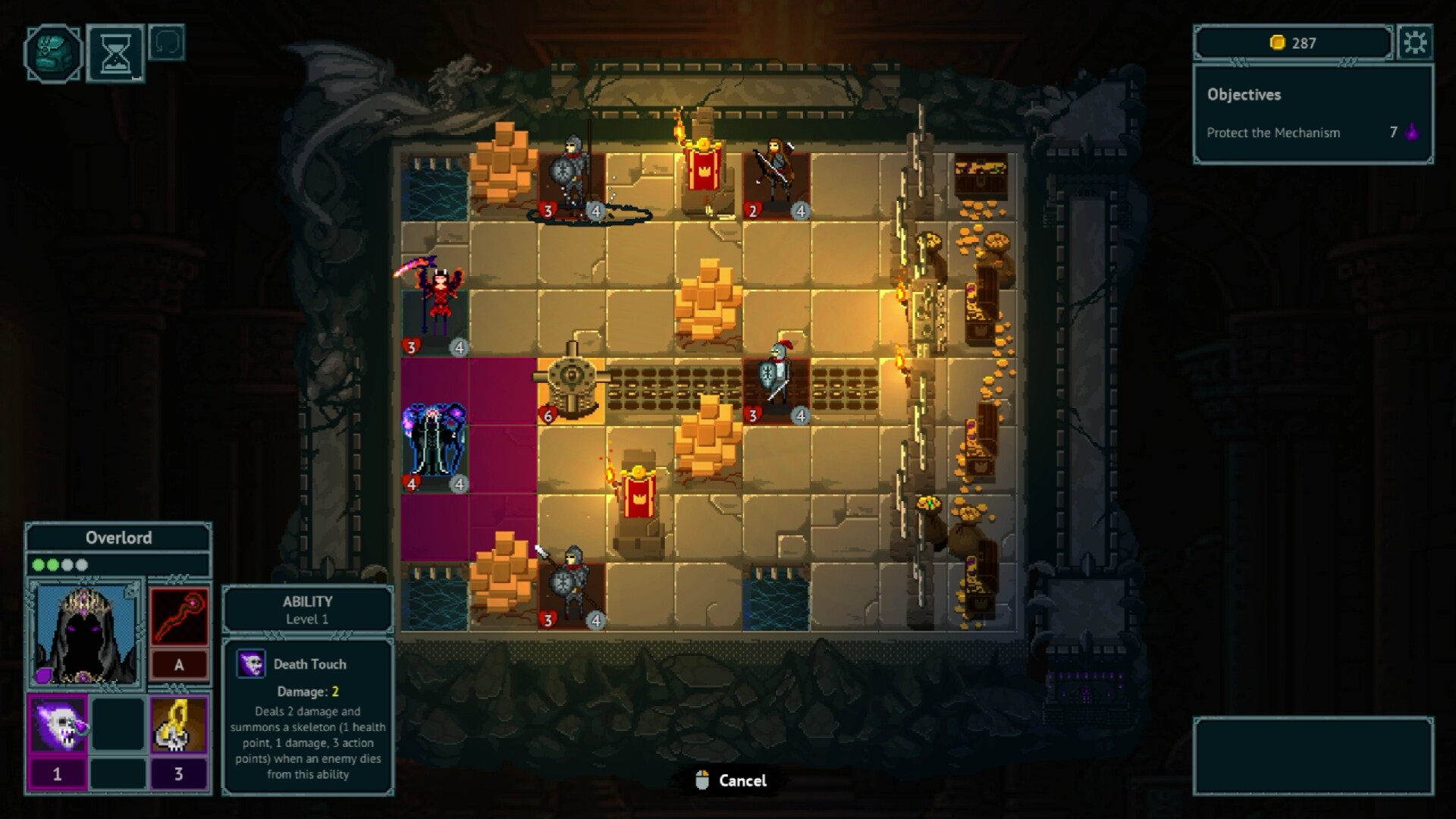Activate the golden flame skull ability

point(179,725)
